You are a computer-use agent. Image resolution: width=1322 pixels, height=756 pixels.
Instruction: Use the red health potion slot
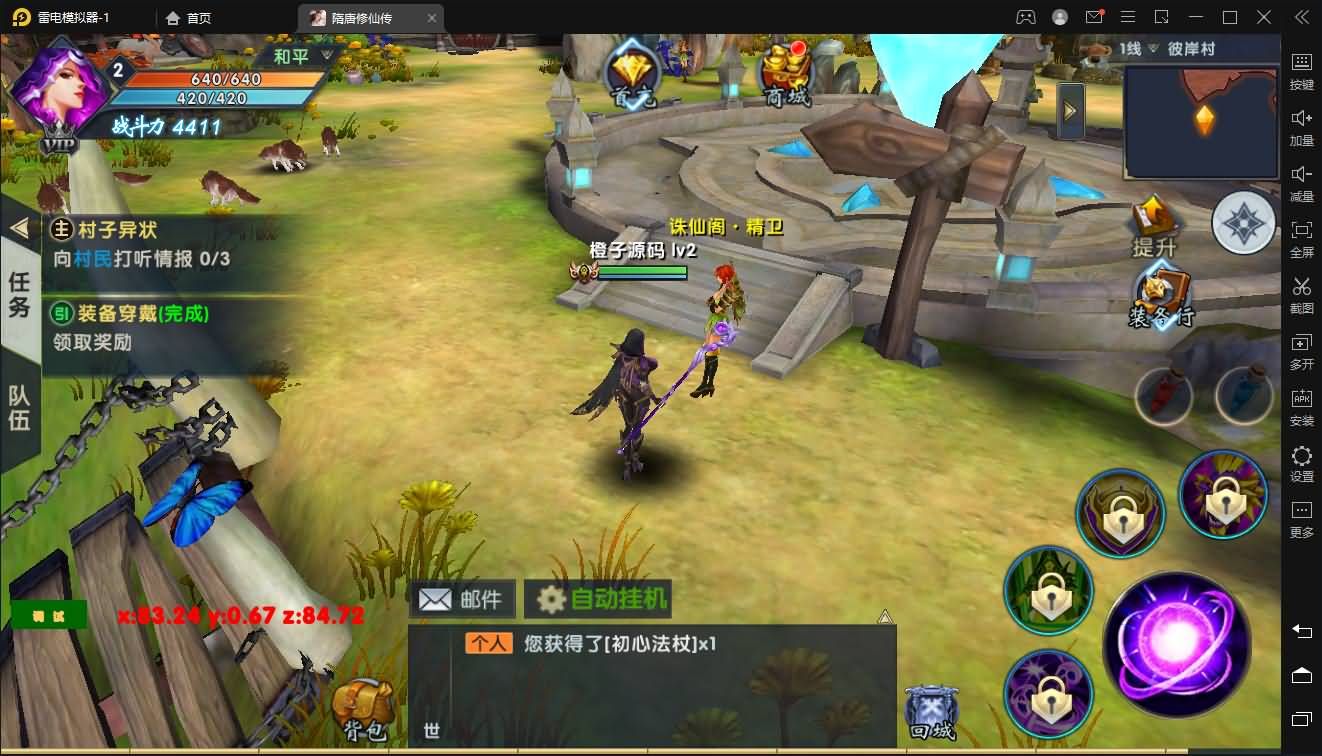pos(1163,396)
